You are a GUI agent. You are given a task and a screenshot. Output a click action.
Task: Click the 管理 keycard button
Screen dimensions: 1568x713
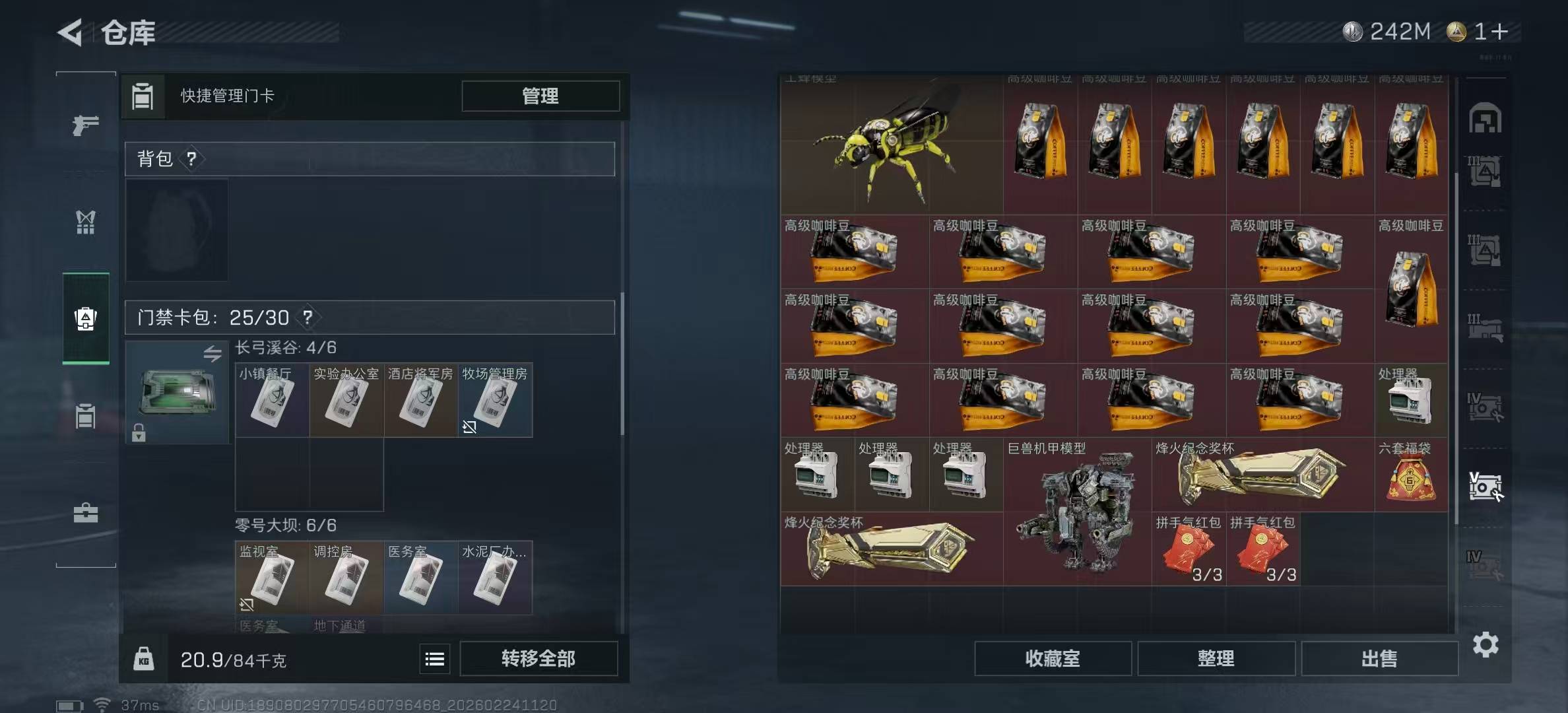[540, 96]
